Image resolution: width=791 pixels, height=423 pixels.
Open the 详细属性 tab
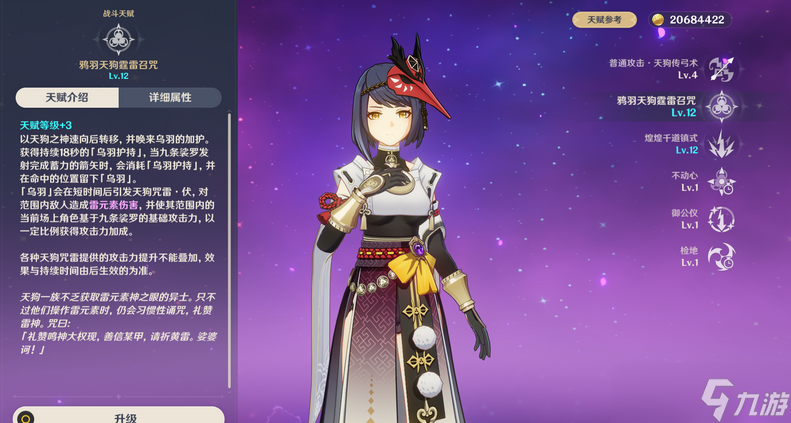tap(170, 97)
